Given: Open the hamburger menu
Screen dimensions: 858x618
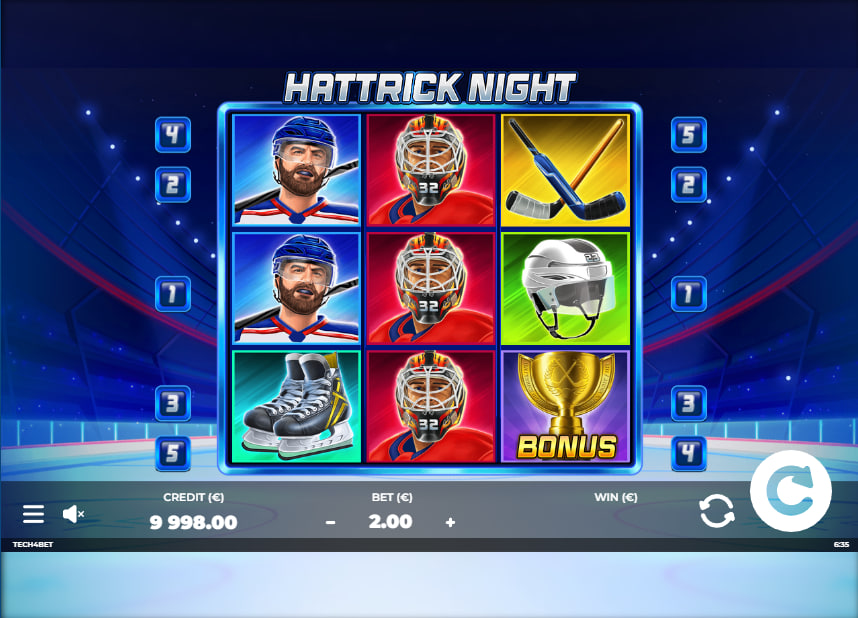Looking at the screenshot, I should 33,514.
